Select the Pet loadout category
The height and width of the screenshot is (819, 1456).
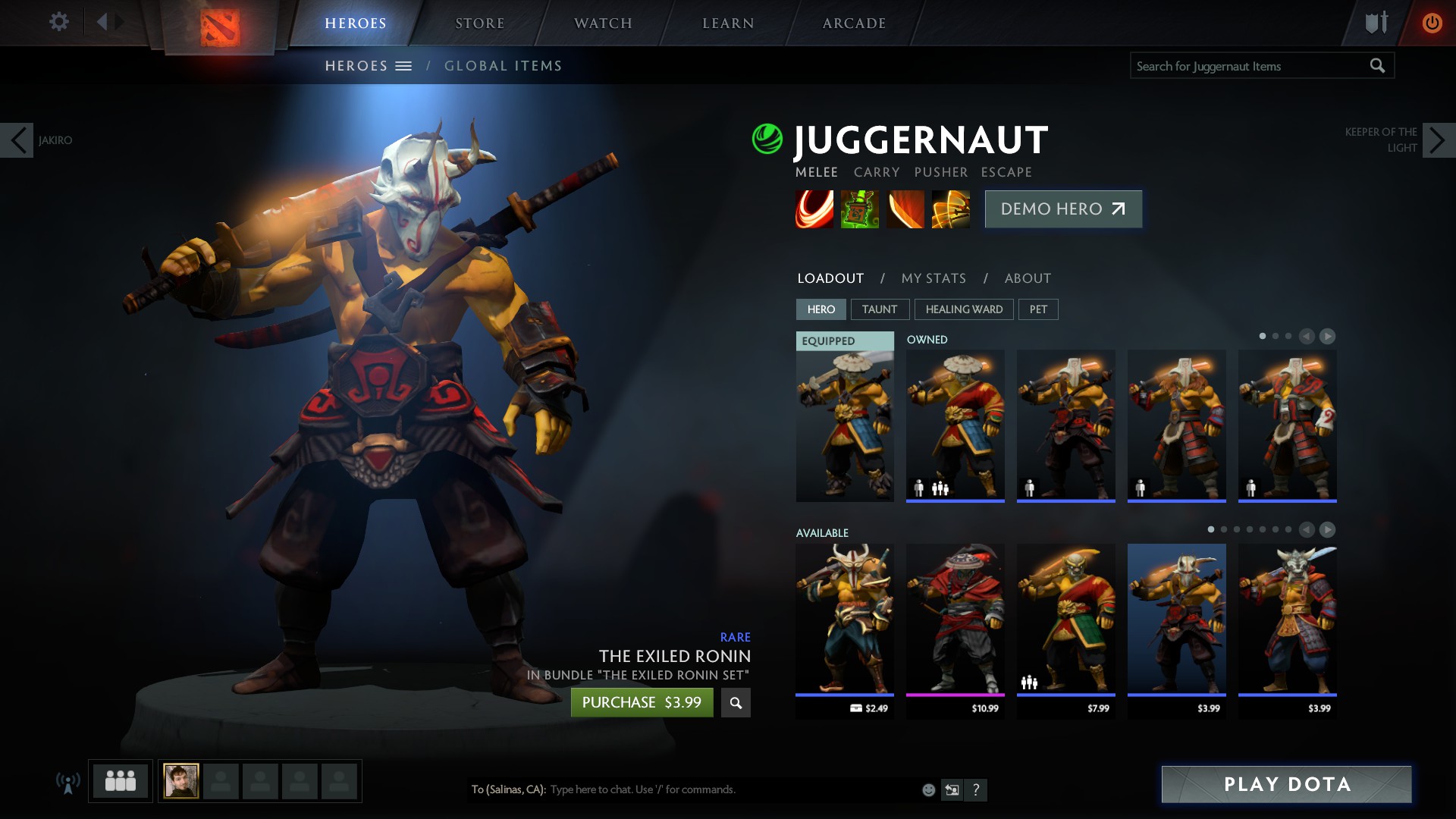(x=1038, y=309)
